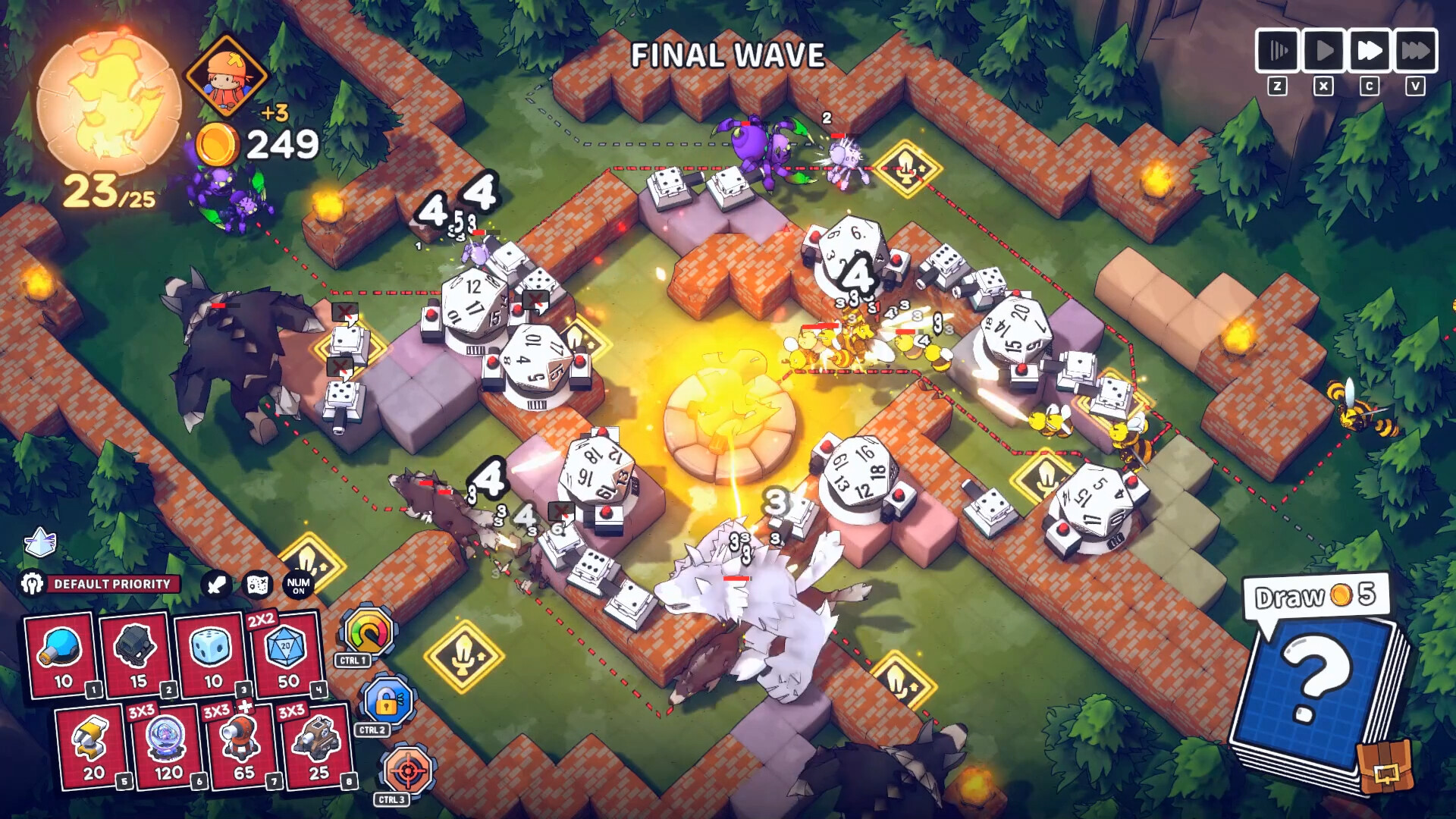Select the crystal orb card costing 120
The height and width of the screenshot is (819, 1456).
point(168,747)
